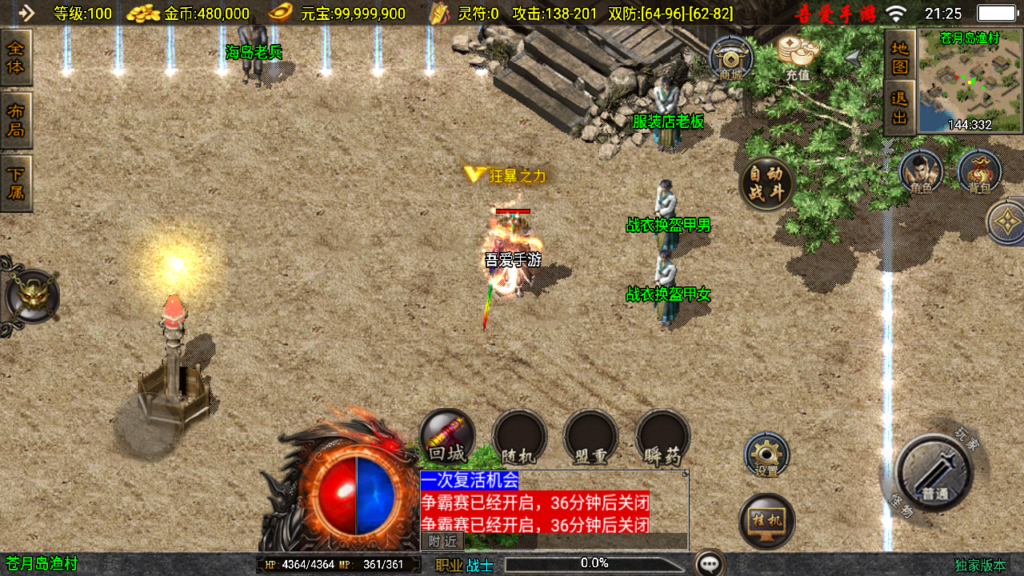Open the 角色 character panel
Viewport: 1024px width, 576px height.
click(920, 171)
